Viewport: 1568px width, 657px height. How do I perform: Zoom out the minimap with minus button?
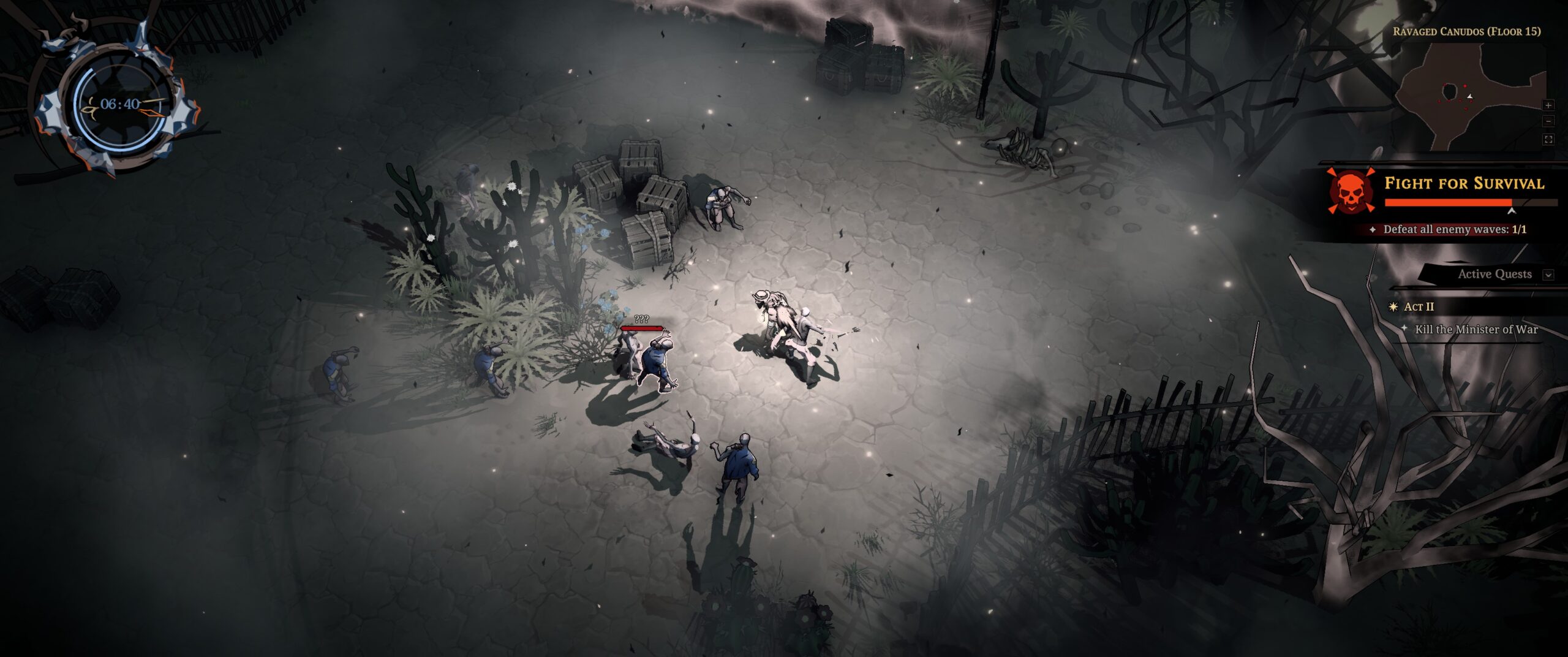click(1548, 121)
